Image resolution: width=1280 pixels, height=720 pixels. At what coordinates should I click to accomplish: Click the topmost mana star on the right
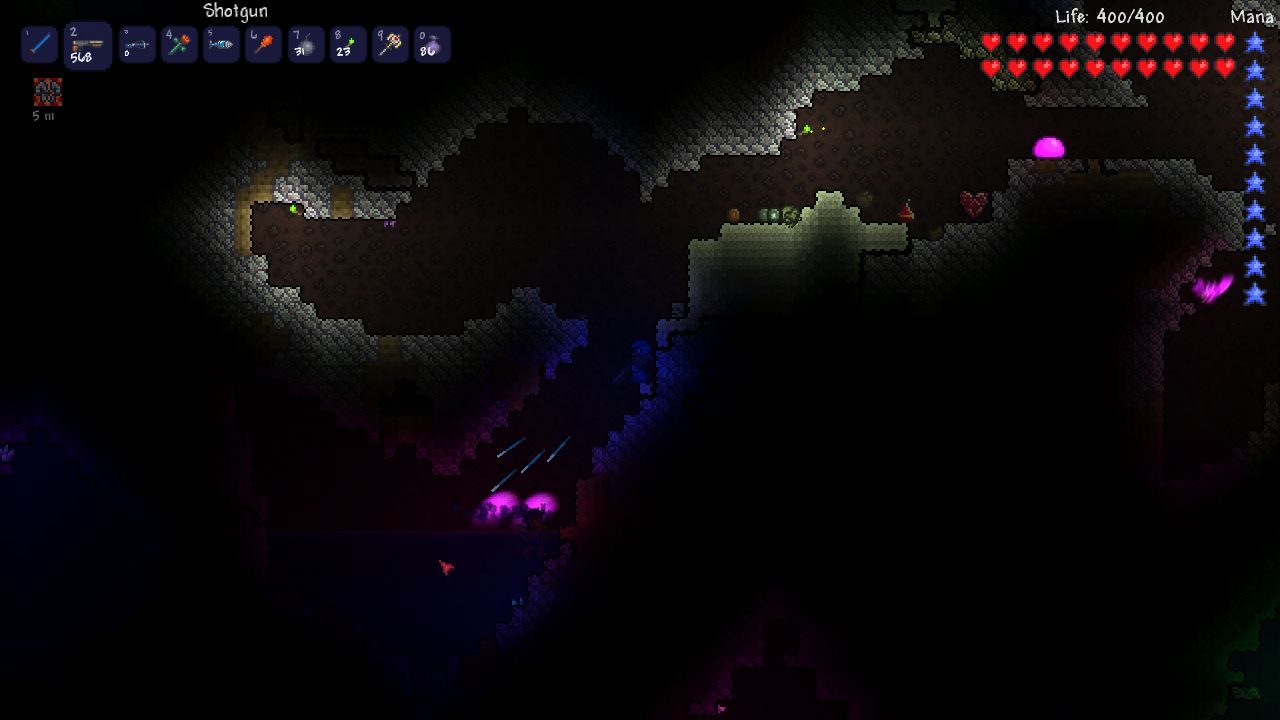1253,44
